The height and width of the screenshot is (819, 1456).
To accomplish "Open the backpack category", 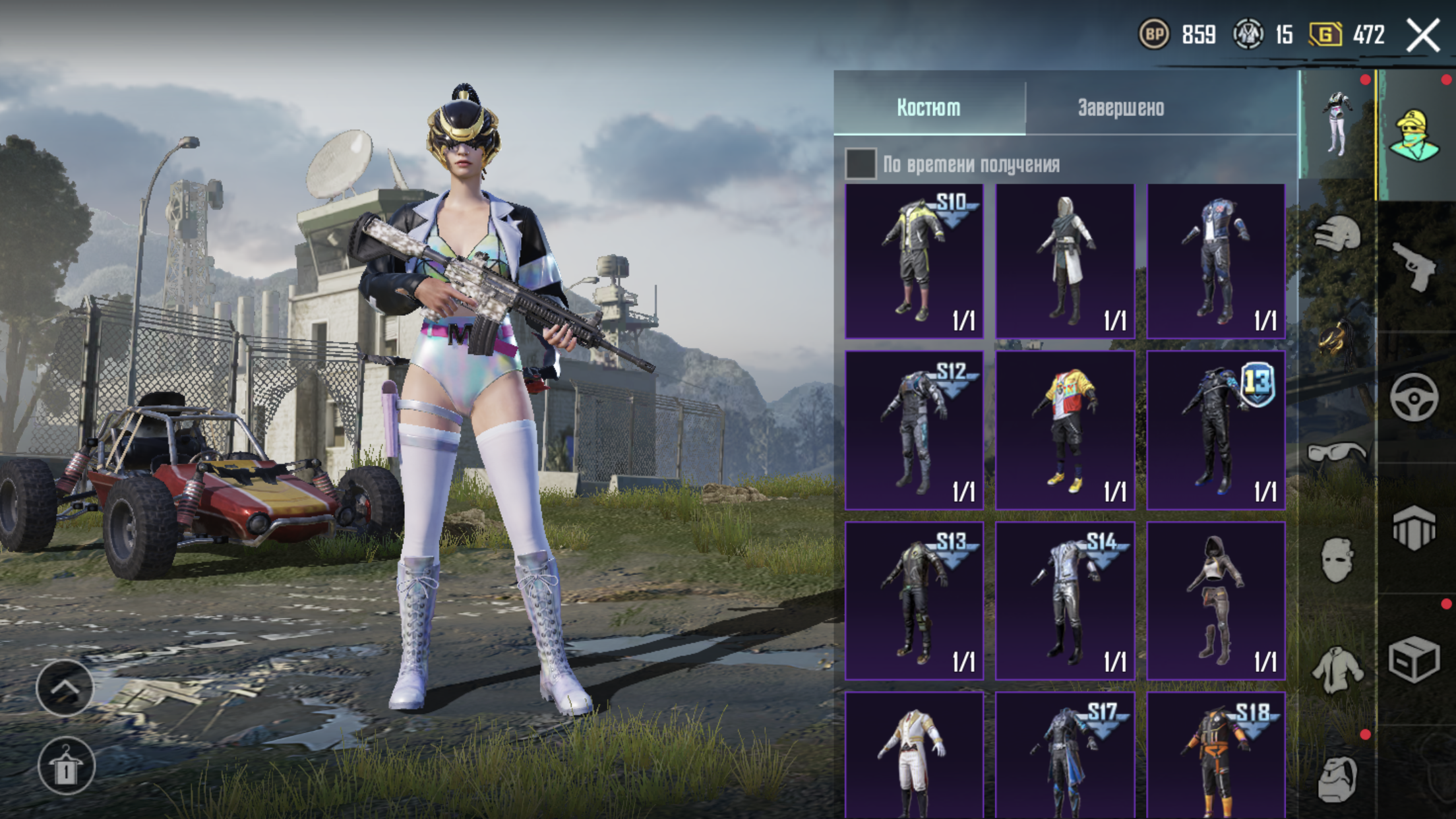I will coord(1337,778).
